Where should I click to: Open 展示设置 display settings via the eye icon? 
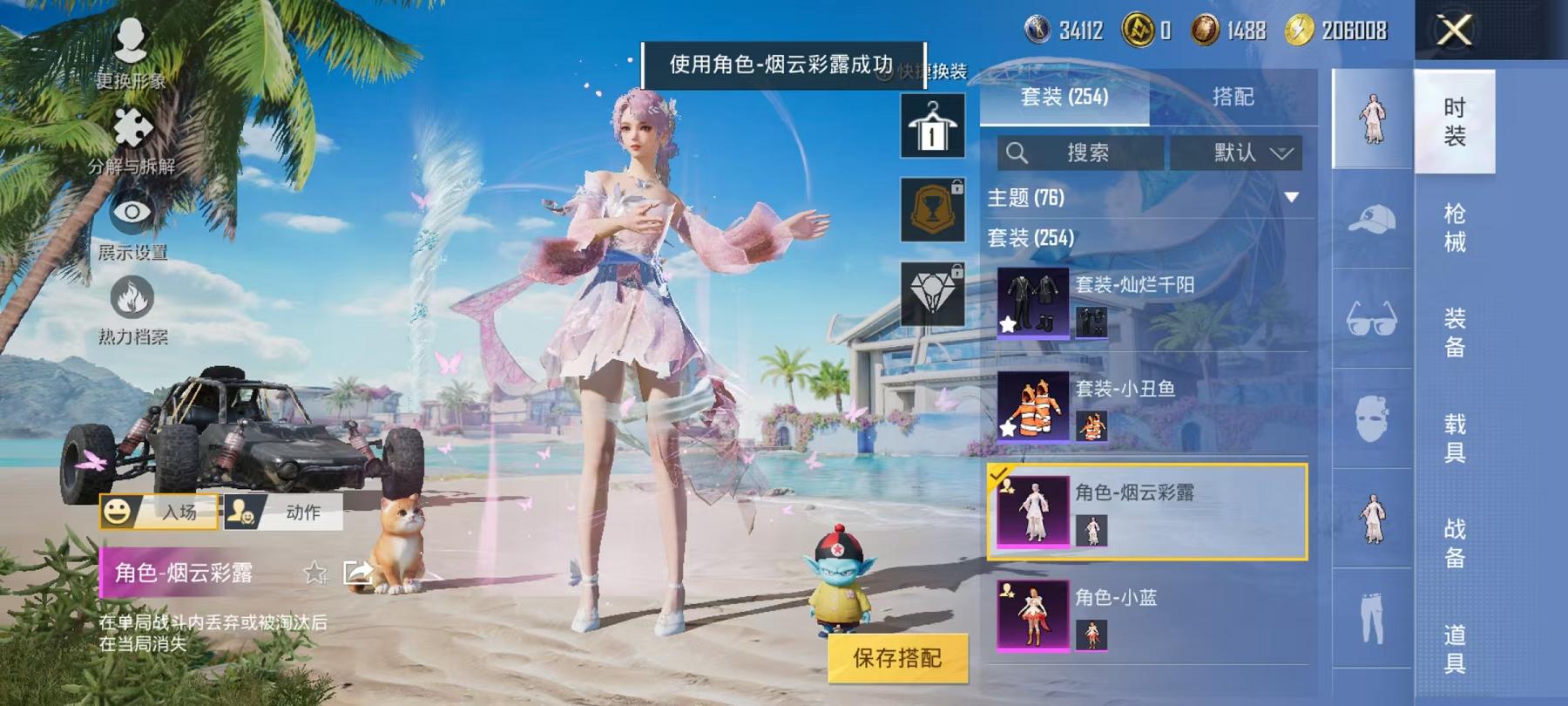(x=131, y=212)
